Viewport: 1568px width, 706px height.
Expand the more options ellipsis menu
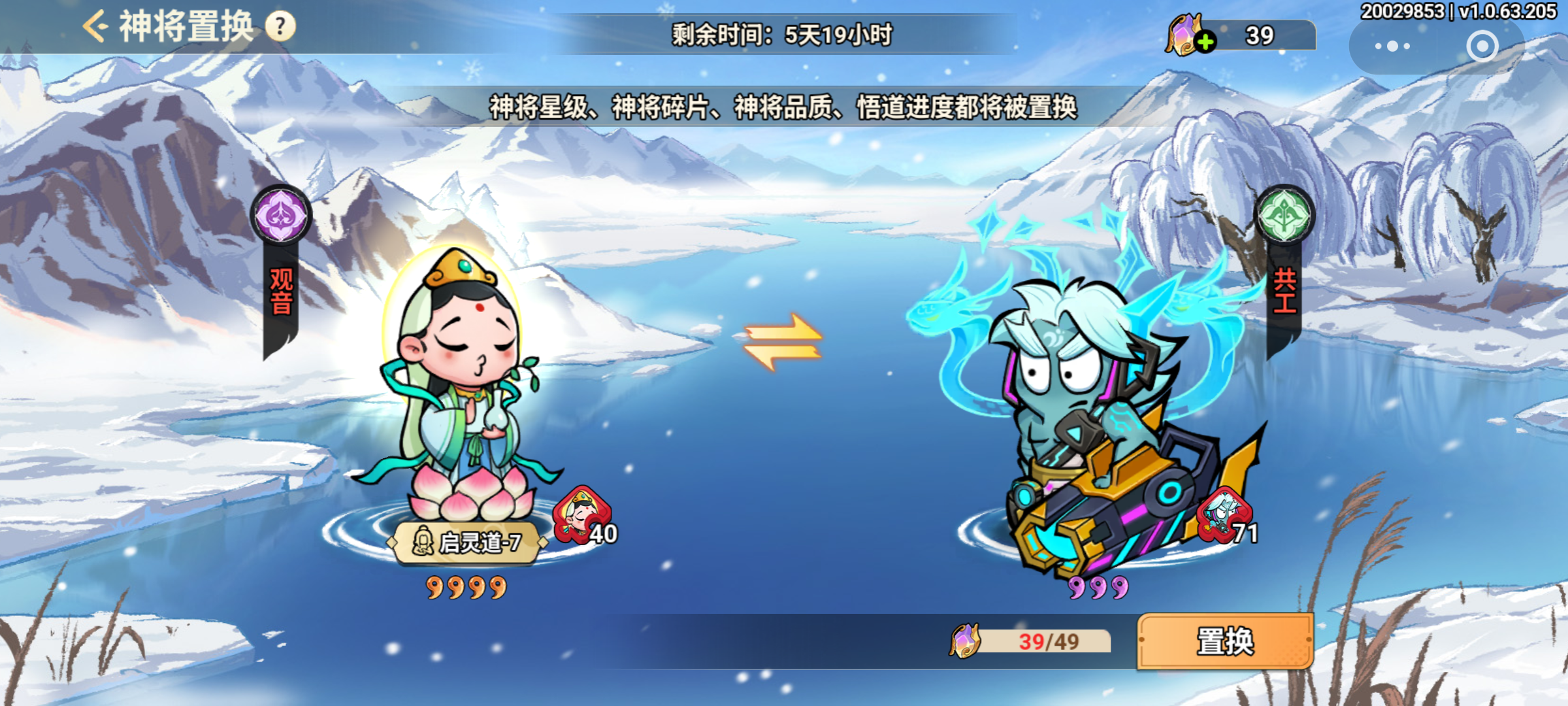coord(1392,45)
